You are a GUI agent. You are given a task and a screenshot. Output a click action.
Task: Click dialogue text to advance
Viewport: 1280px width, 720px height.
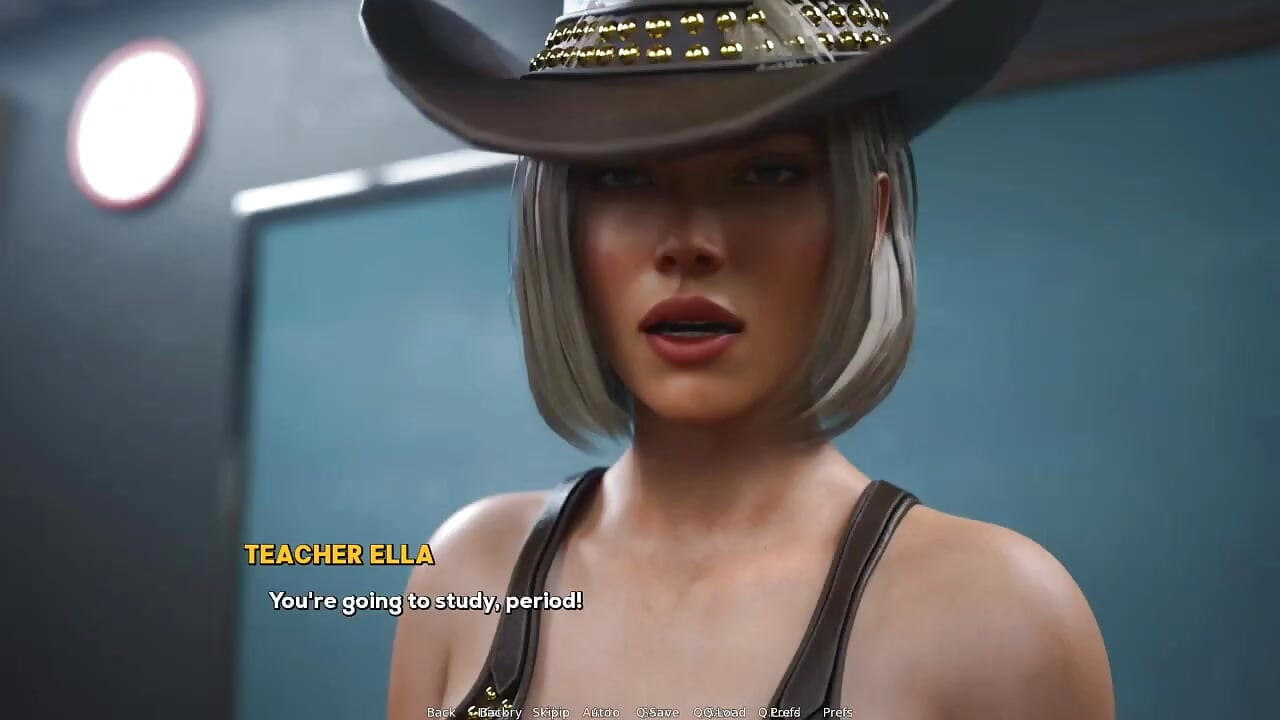pos(426,601)
